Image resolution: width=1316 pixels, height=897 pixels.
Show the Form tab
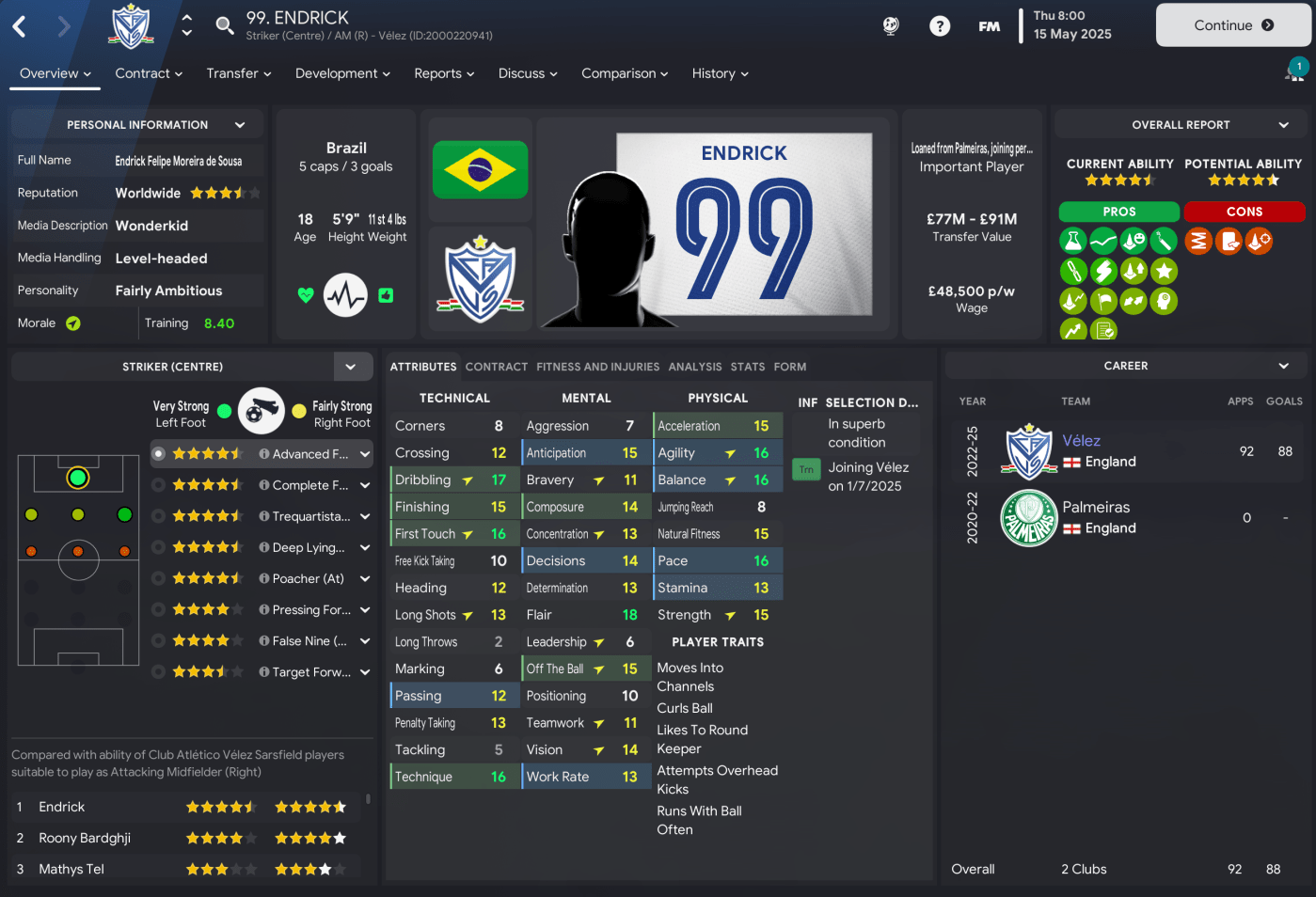click(x=790, y=367)
